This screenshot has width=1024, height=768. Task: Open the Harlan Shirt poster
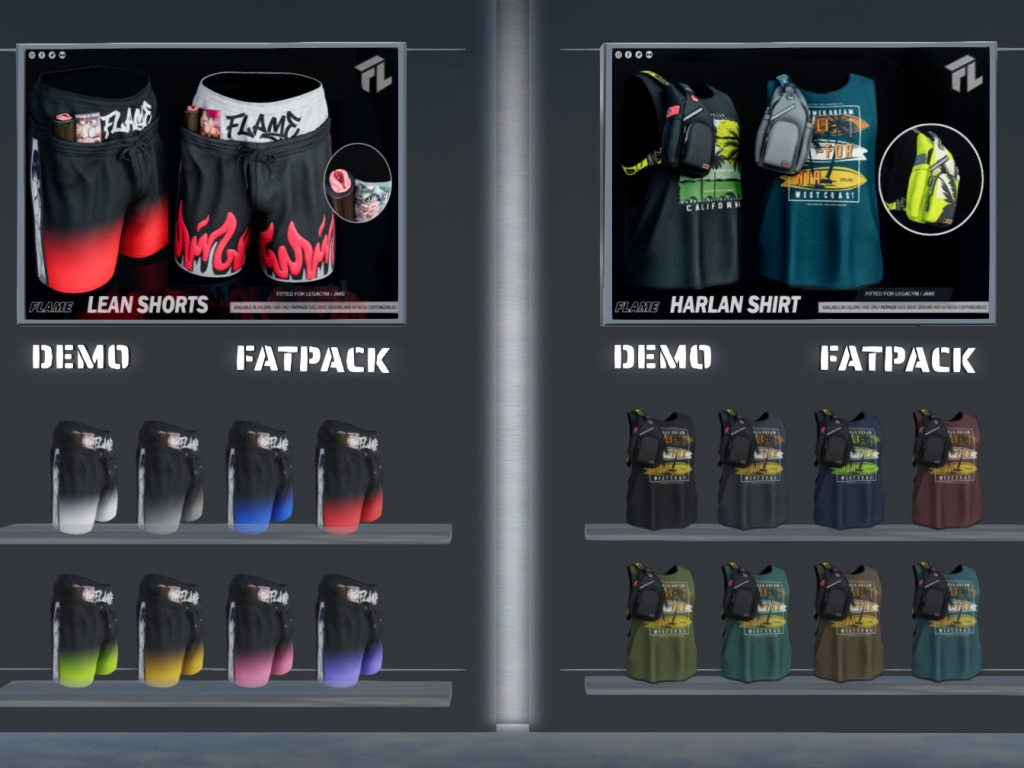click(x=797, y=183)
